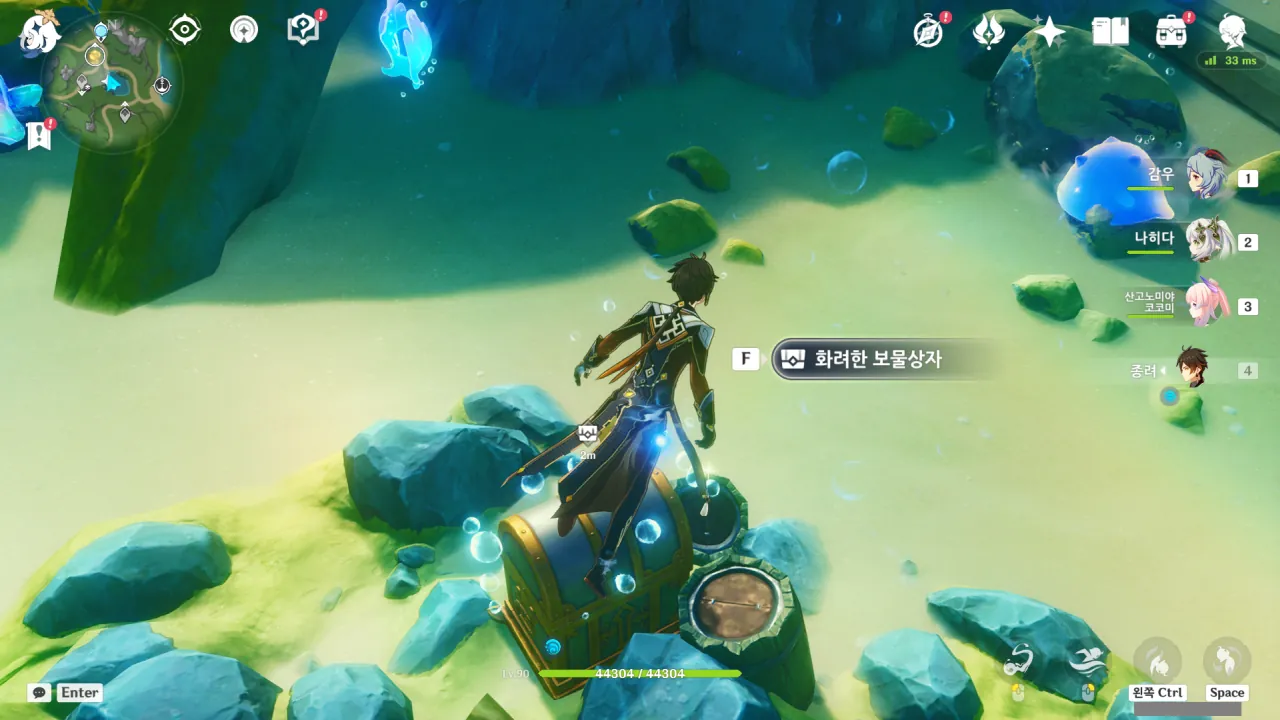The height and width of the screenshot is (720, 1280).
Task: Activate the swirling creature ability icon
Action: (1018, 661)
